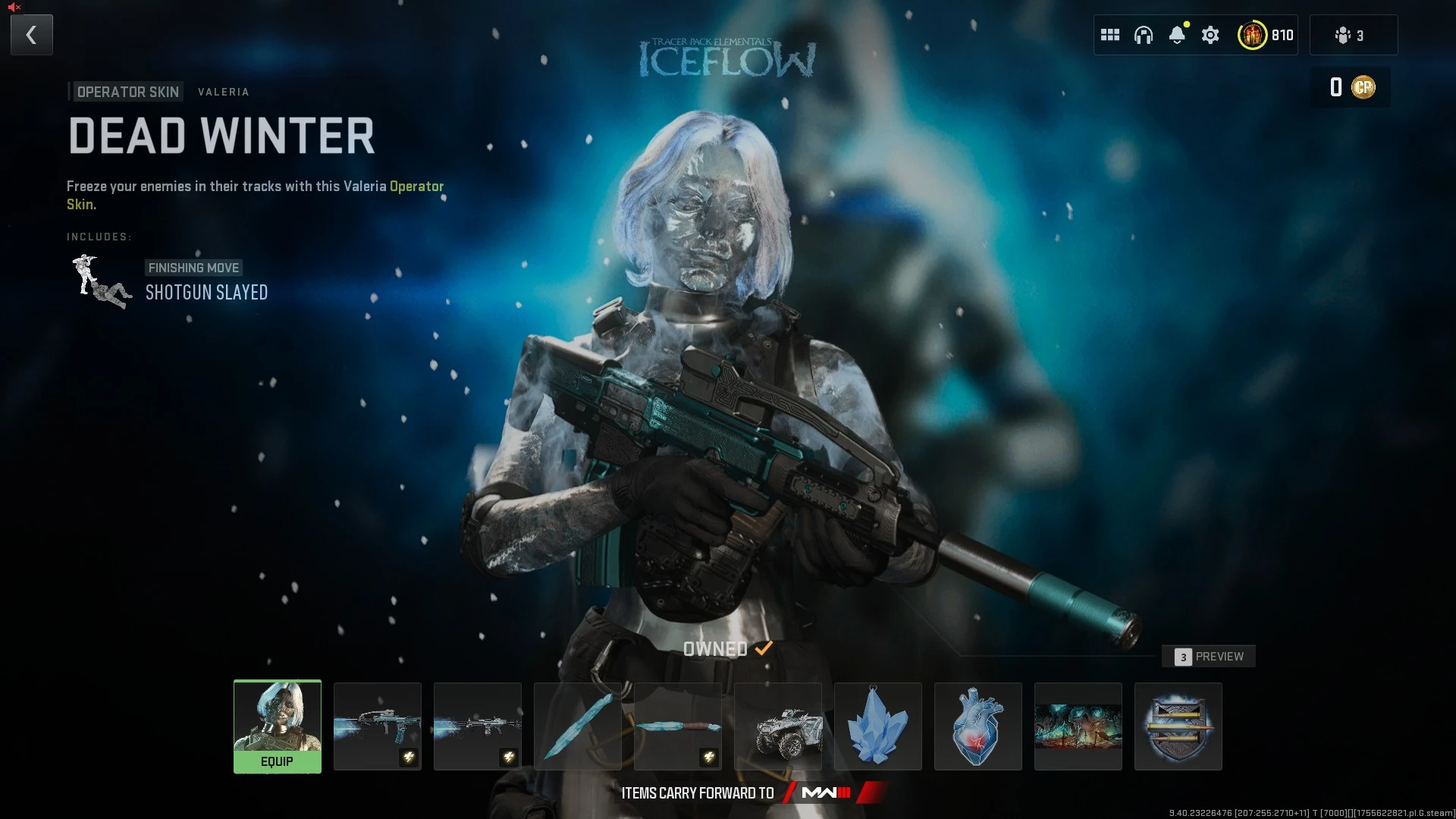
Task: Select the Operator Skin label
Action: [x=127, y=91]
